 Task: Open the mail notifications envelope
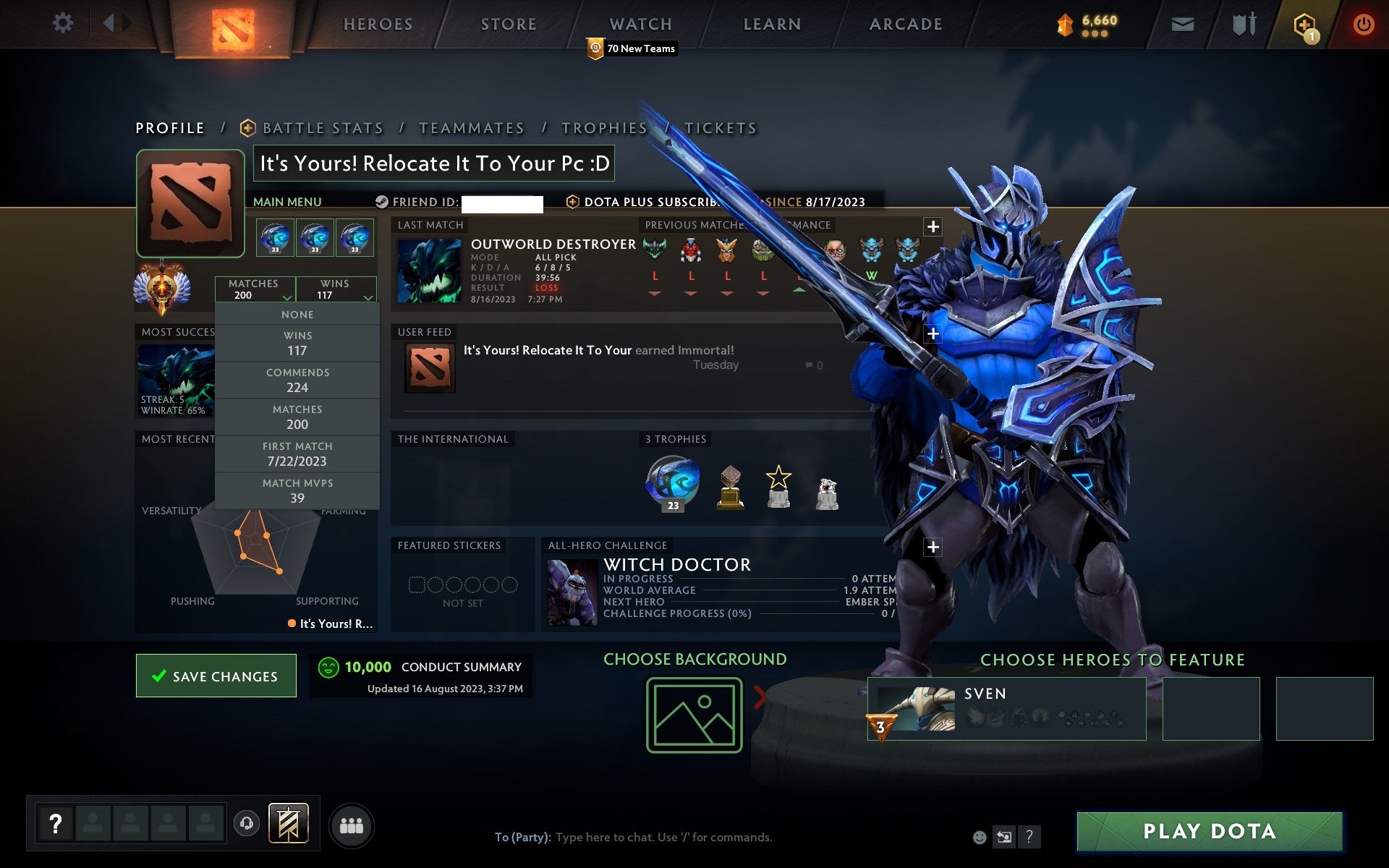[1182, 23]
